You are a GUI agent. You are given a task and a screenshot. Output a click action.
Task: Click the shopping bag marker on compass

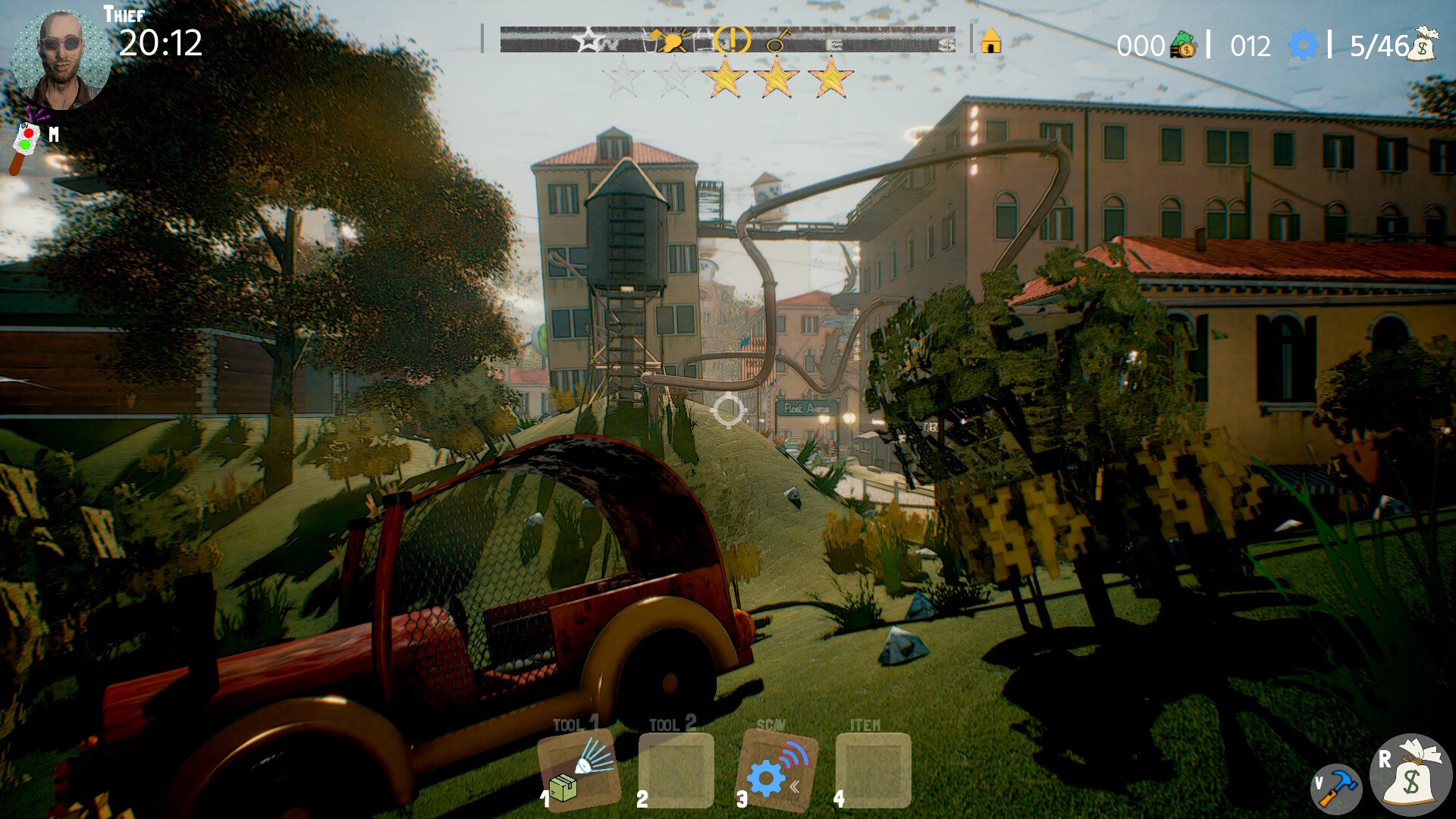[x=704, y=39]
